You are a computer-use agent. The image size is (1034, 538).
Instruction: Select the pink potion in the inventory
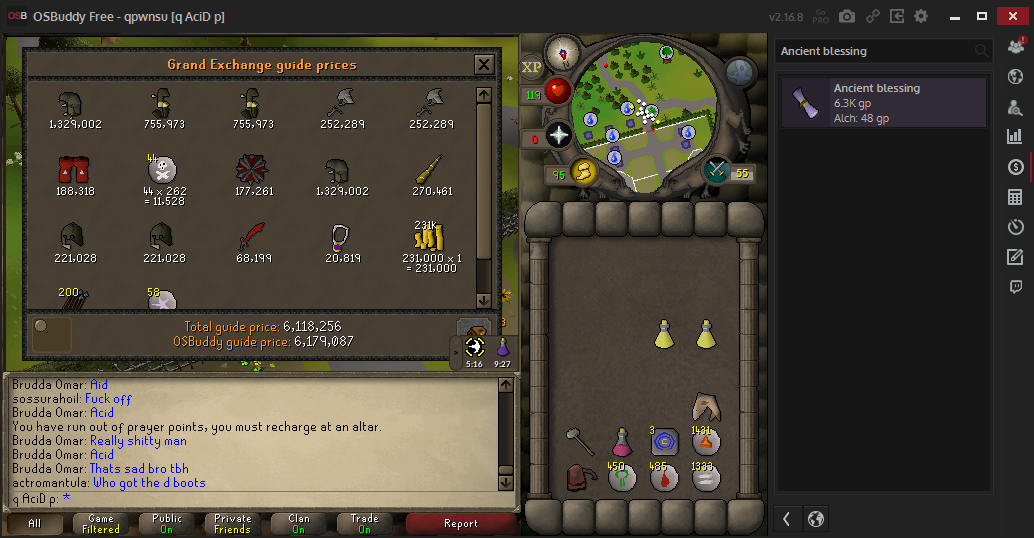point(622,440)
